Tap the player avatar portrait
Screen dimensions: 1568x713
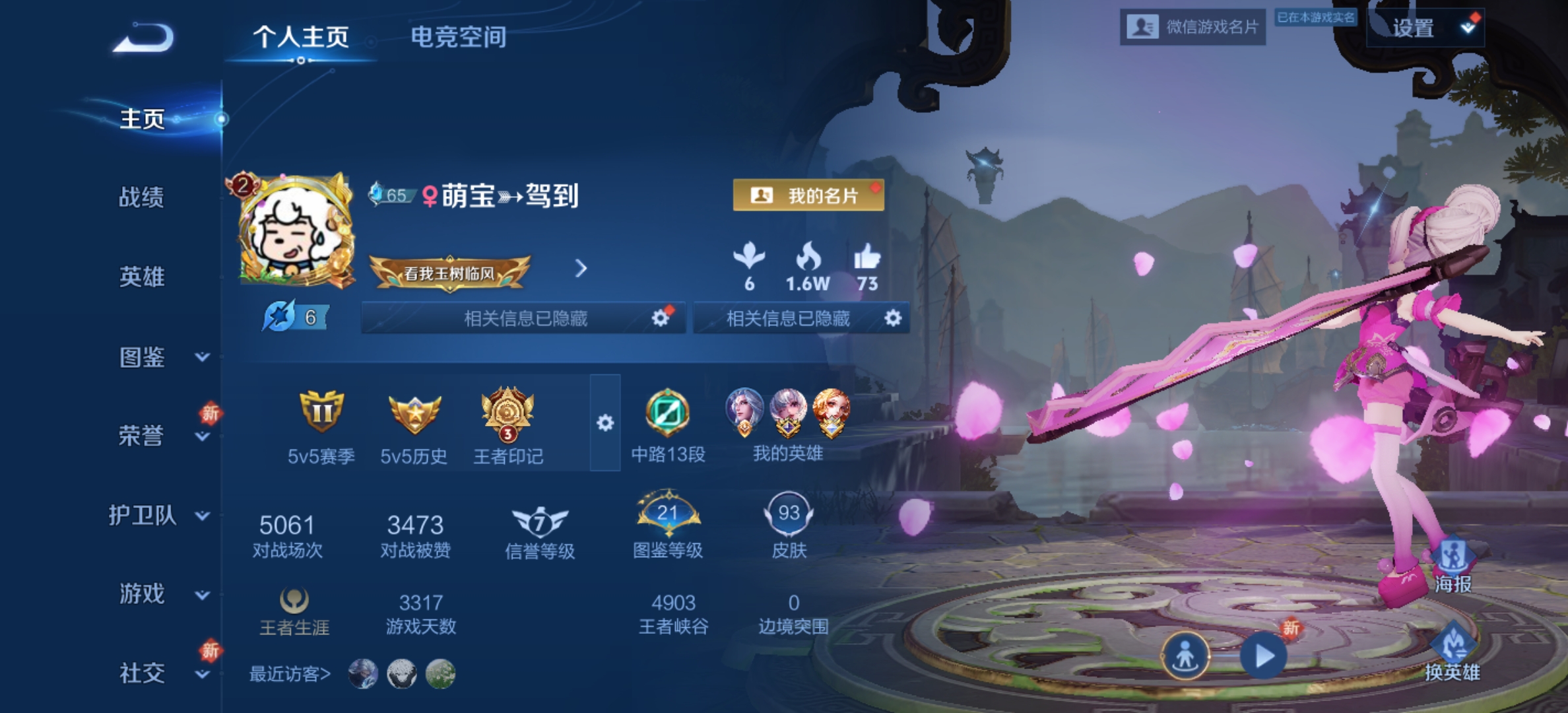click(294, 232)
